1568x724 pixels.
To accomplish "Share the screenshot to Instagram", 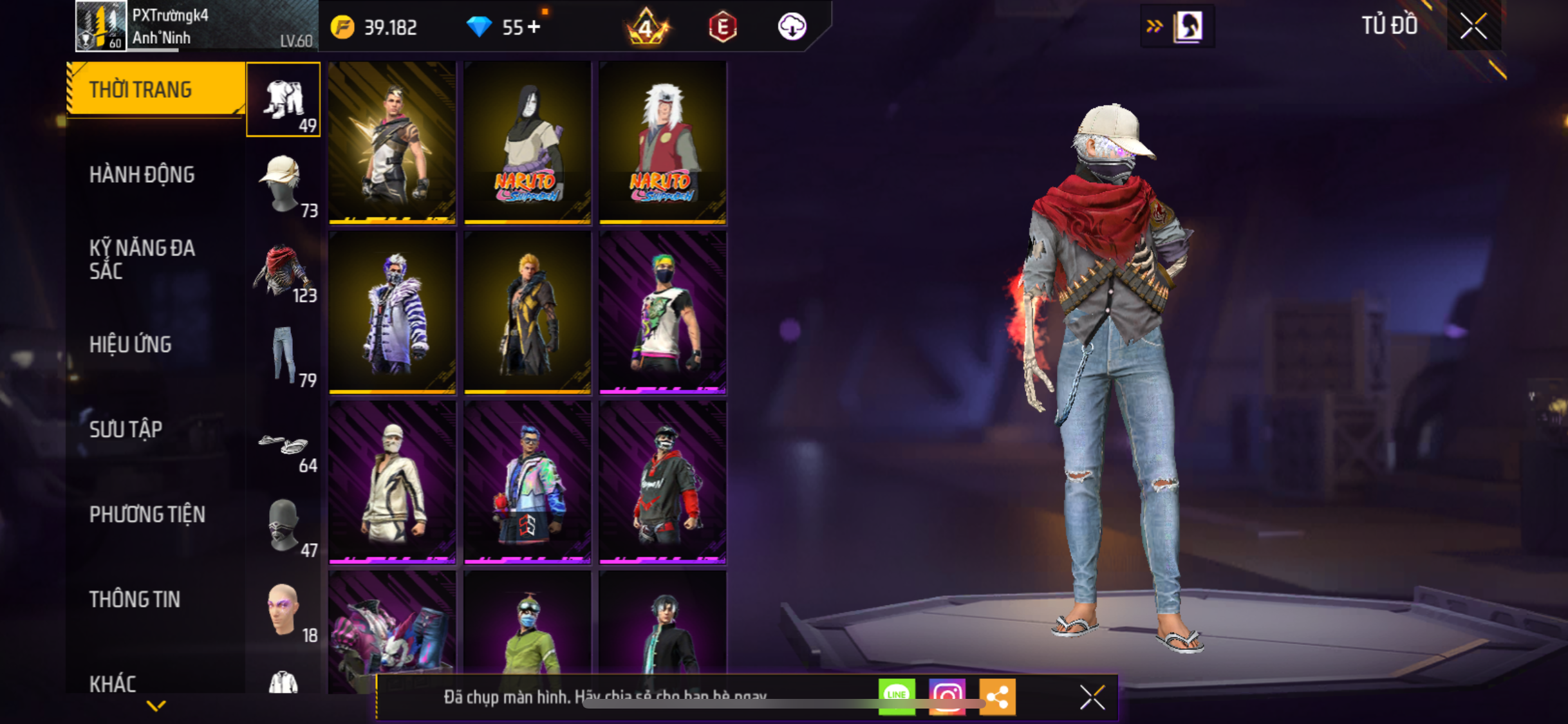I will pos(947,696).
